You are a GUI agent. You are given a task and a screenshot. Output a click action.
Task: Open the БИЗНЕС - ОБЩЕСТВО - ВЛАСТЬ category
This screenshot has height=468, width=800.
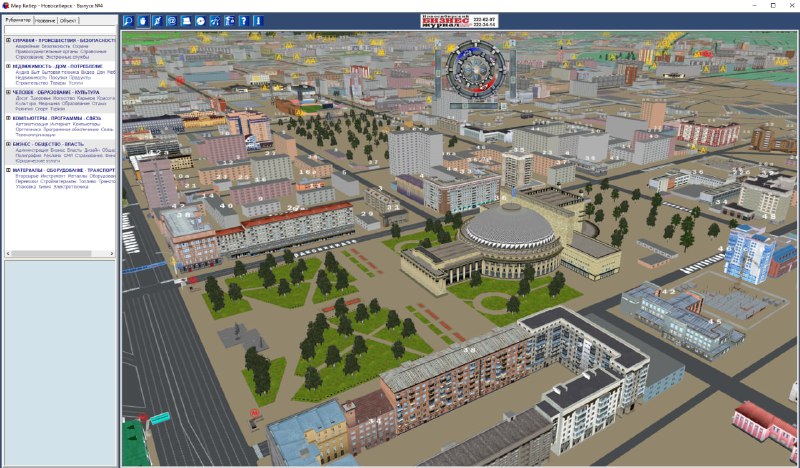48,144
